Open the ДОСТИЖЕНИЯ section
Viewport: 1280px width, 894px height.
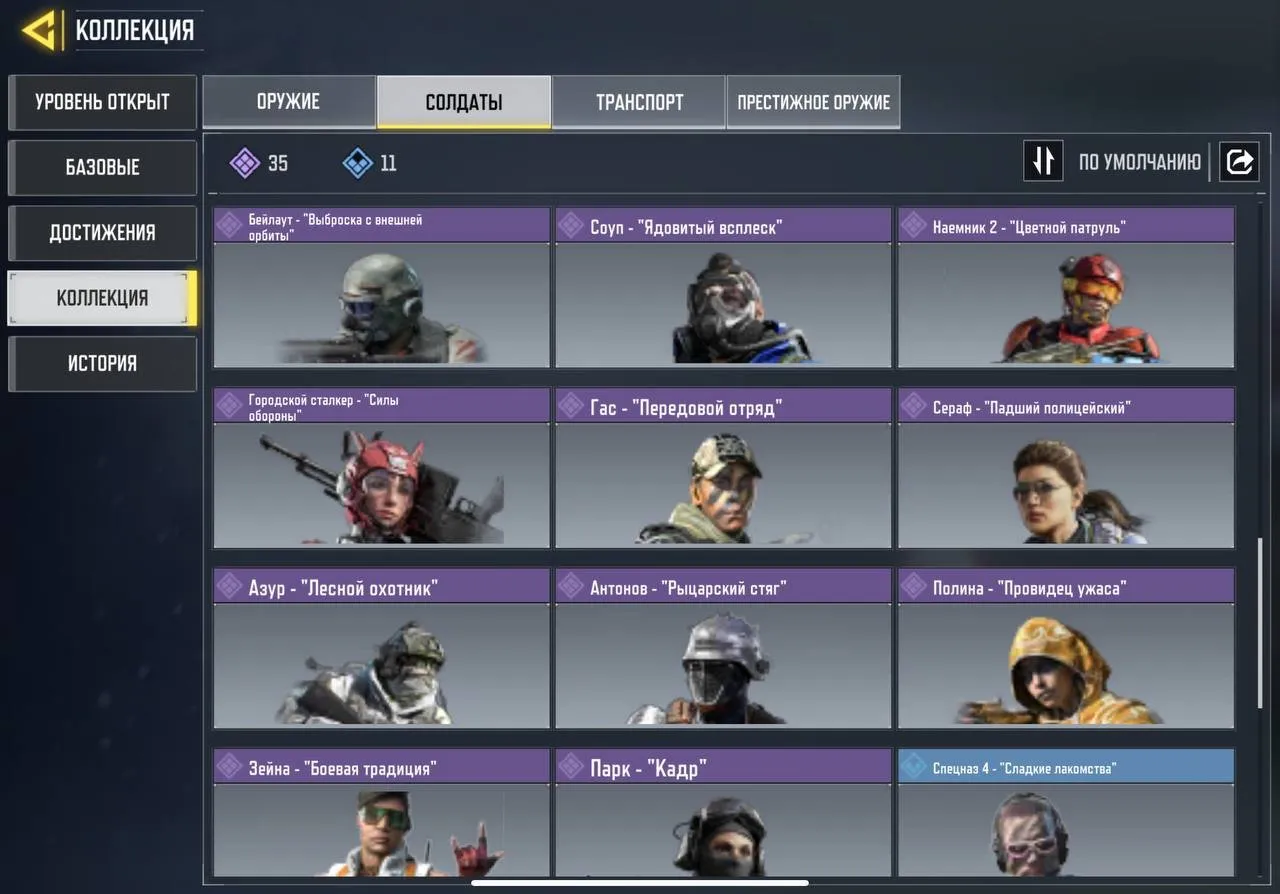(x=102, y=232)
